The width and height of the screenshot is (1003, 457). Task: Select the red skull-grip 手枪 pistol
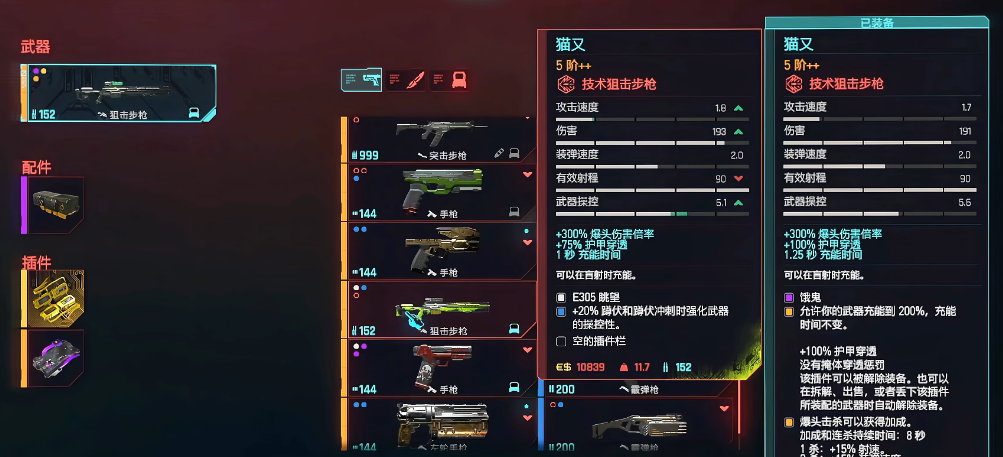pyautogui.click(x=440, y=368)
